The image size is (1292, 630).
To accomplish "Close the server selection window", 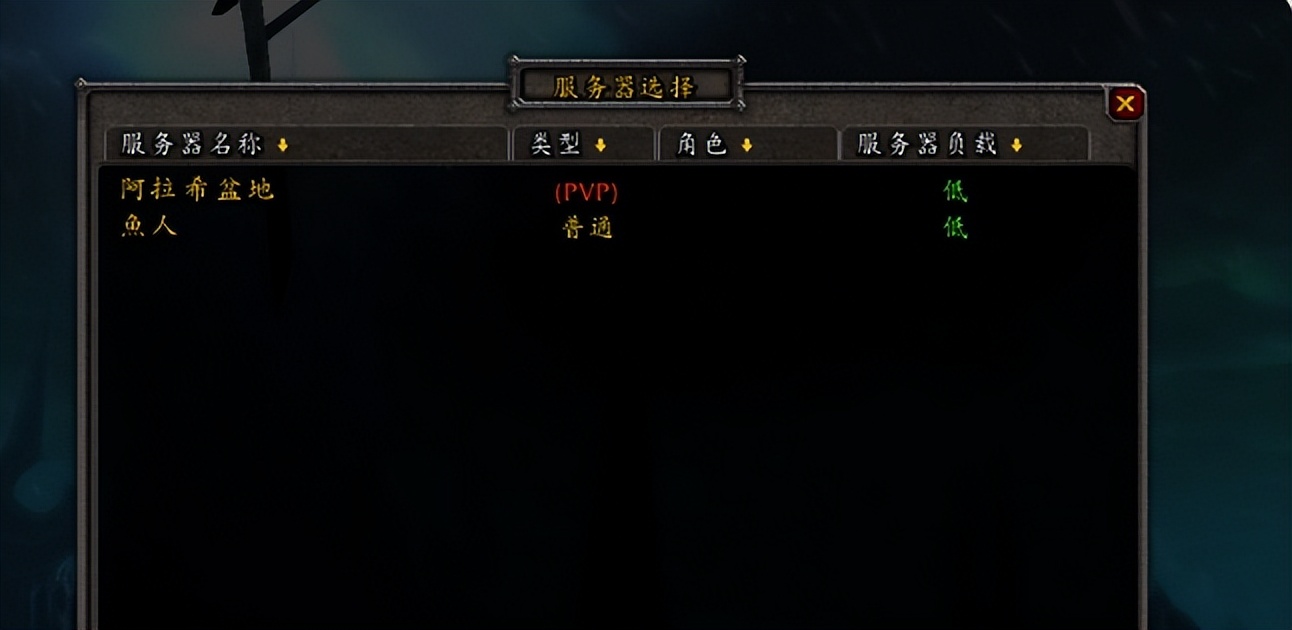I will (x=1125, y=103).
